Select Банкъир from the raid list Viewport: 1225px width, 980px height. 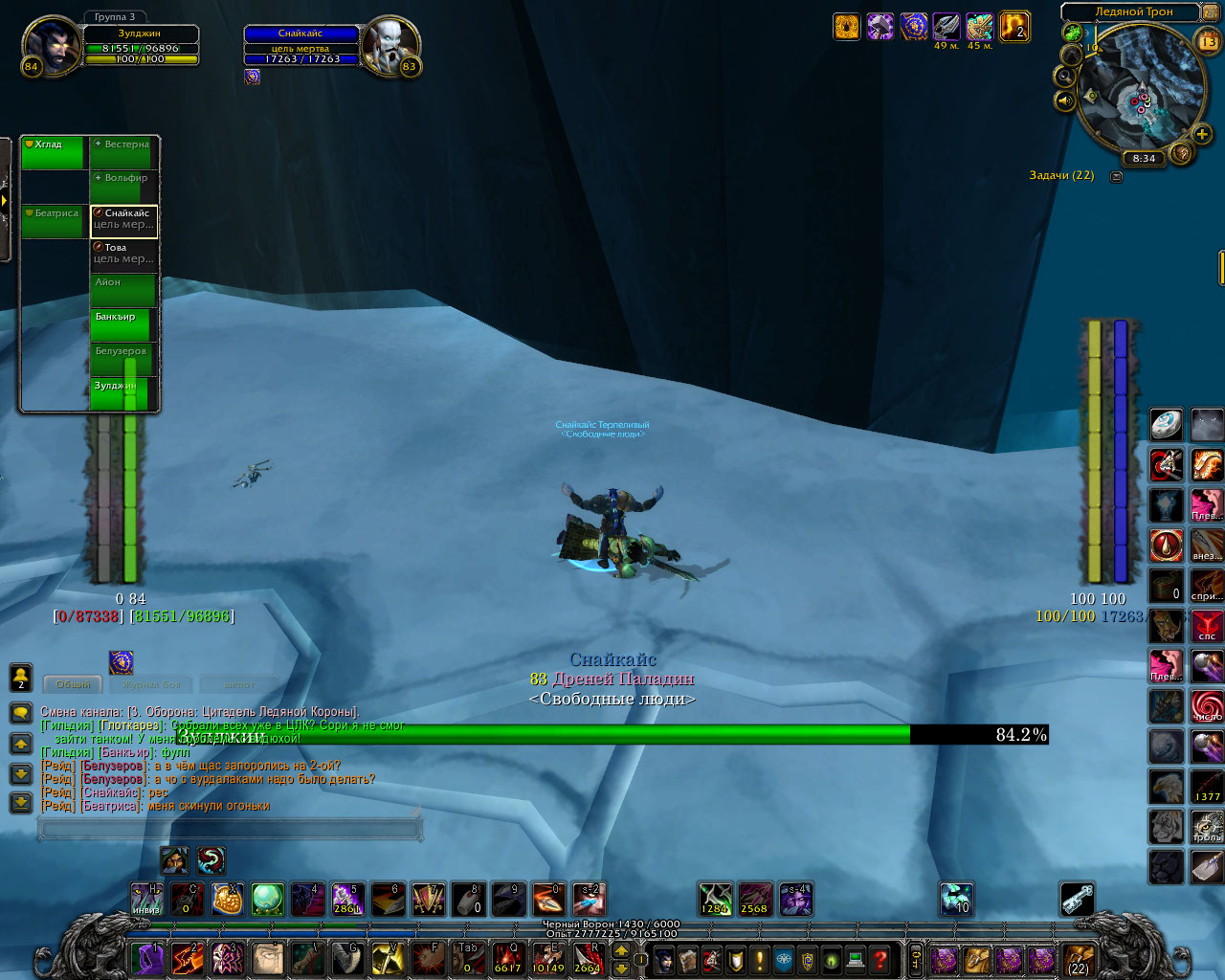(x=122, y=325)
